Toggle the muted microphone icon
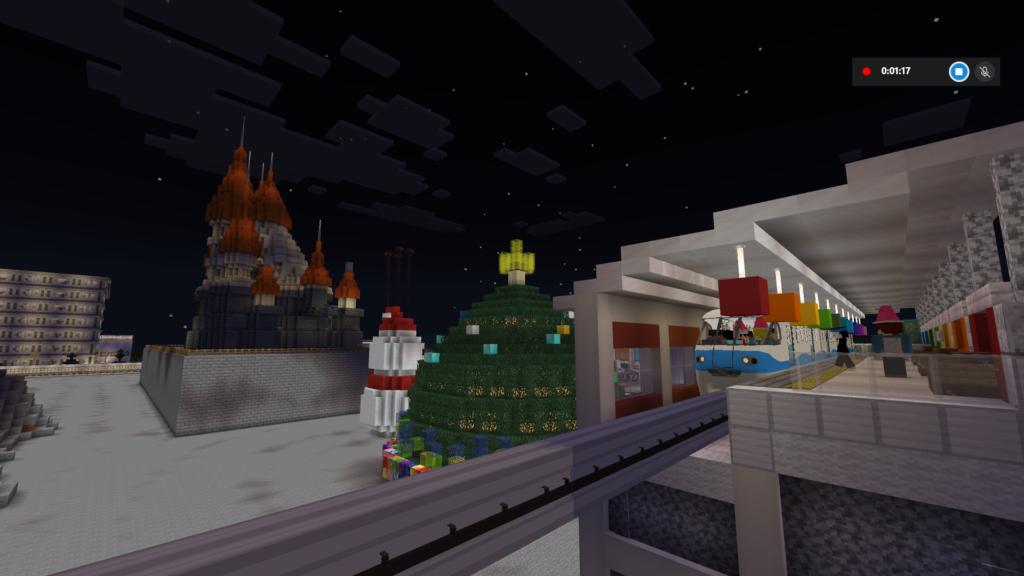The image size is (1024, 576). coord(985,71)
